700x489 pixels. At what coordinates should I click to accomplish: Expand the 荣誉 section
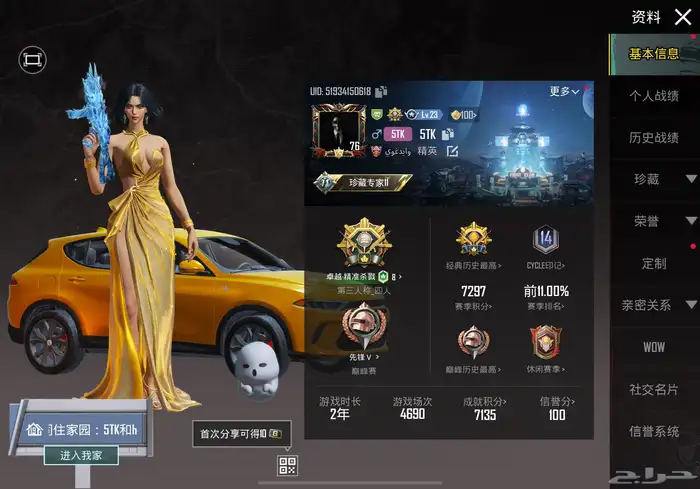point(654,221)
